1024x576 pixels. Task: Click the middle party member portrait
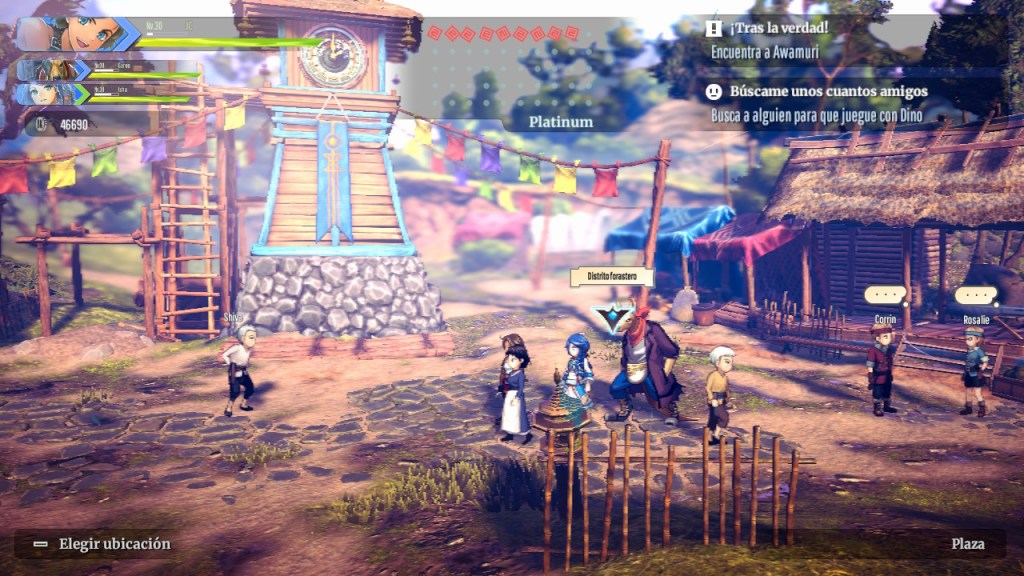pos(53,70)
